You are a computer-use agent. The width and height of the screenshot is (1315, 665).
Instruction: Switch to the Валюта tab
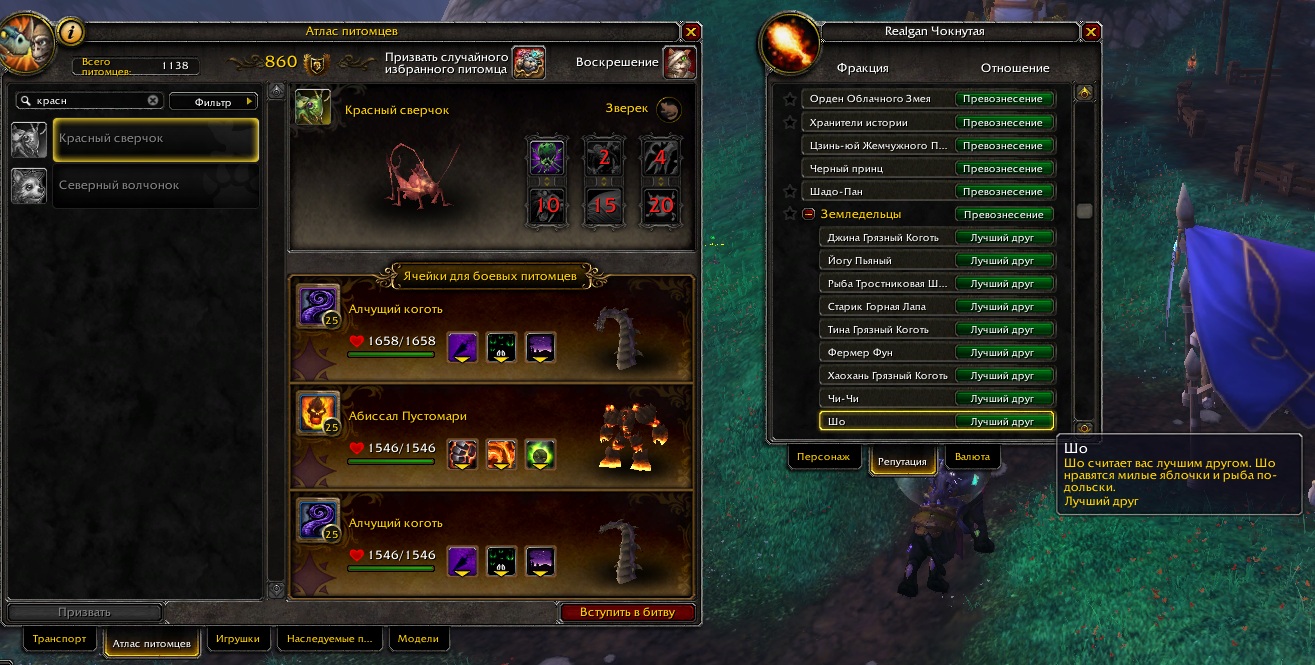click(x=972, y=457)
